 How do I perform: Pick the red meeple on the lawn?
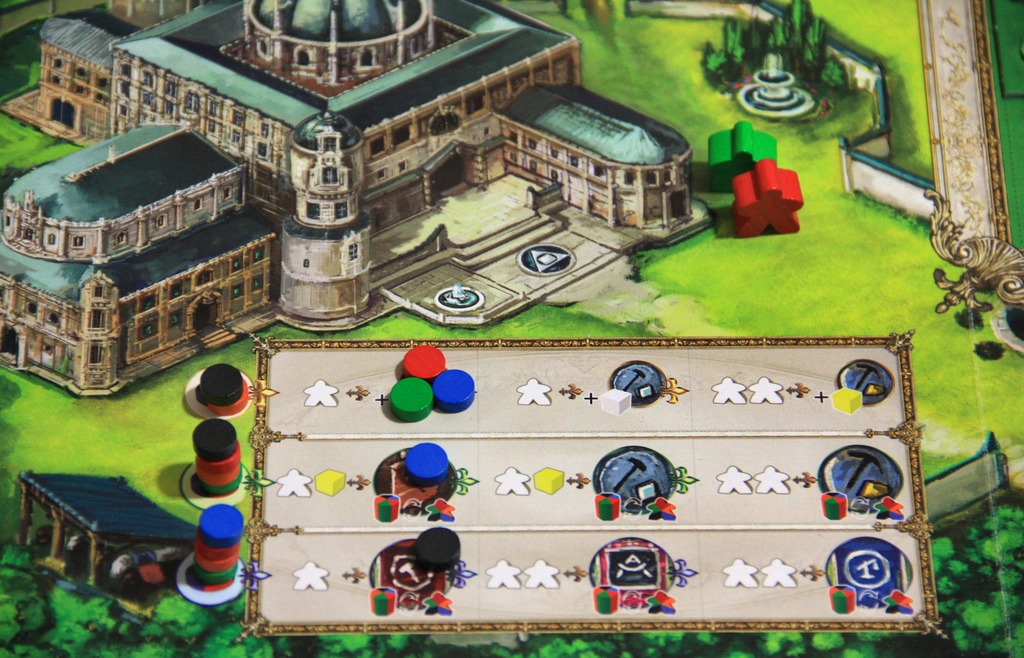[766, 196]
